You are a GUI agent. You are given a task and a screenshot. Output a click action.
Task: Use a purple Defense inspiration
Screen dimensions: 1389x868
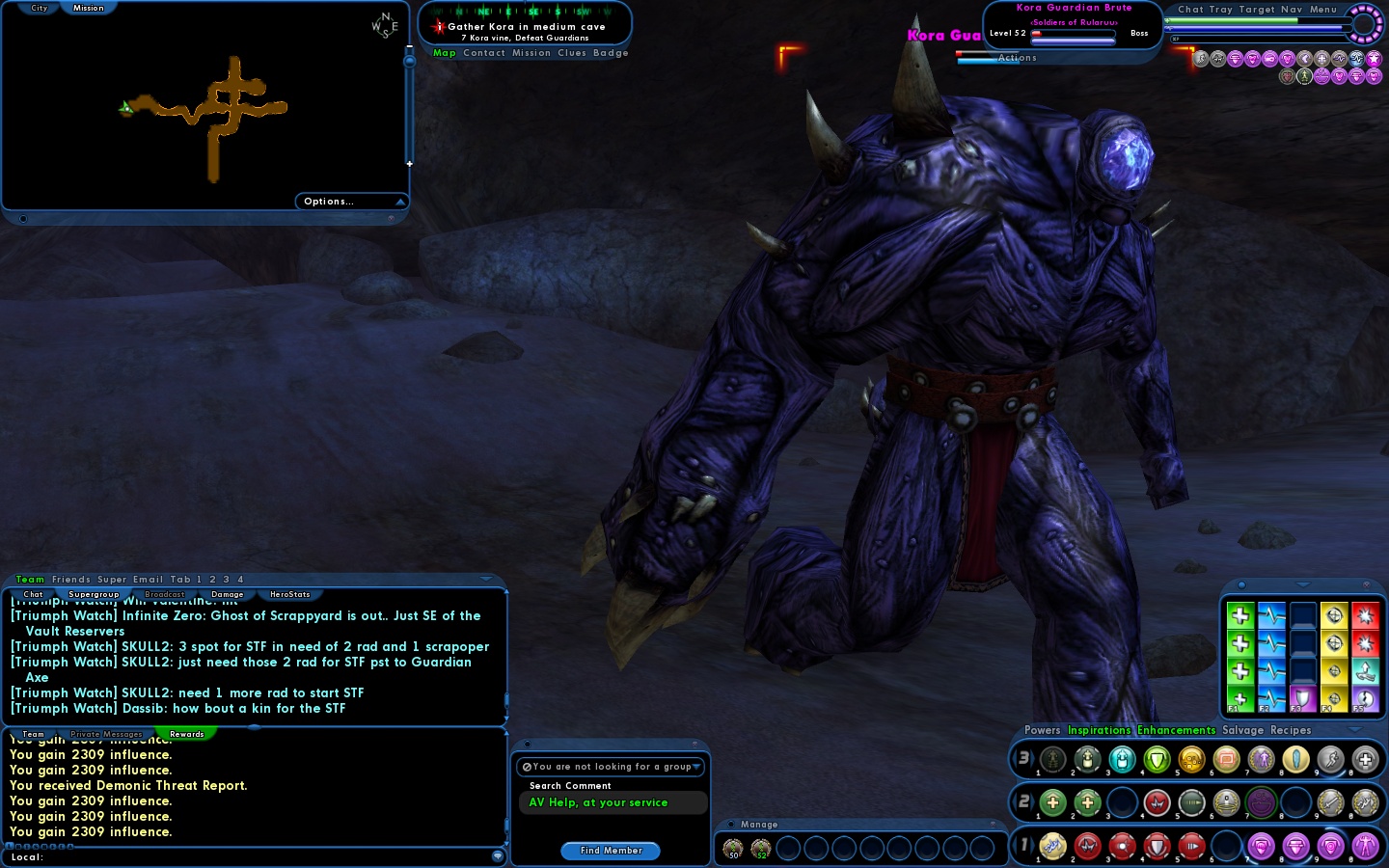[1303, 697]
